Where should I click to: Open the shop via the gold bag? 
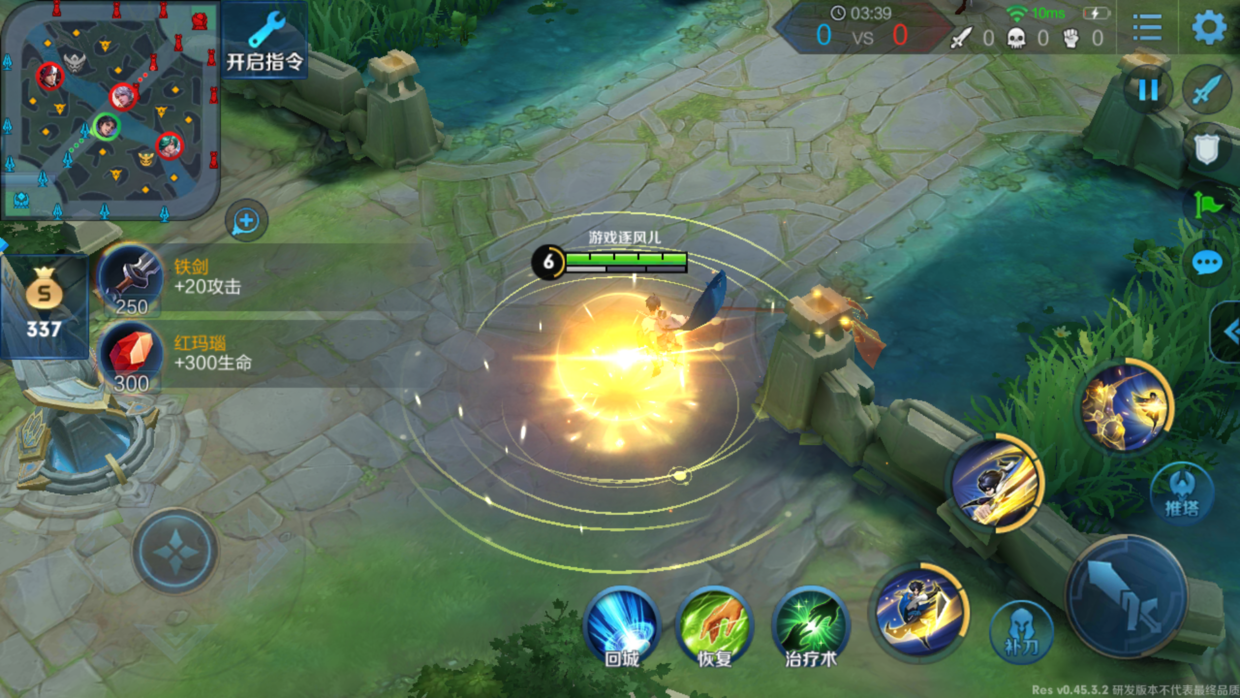[44, 306]
